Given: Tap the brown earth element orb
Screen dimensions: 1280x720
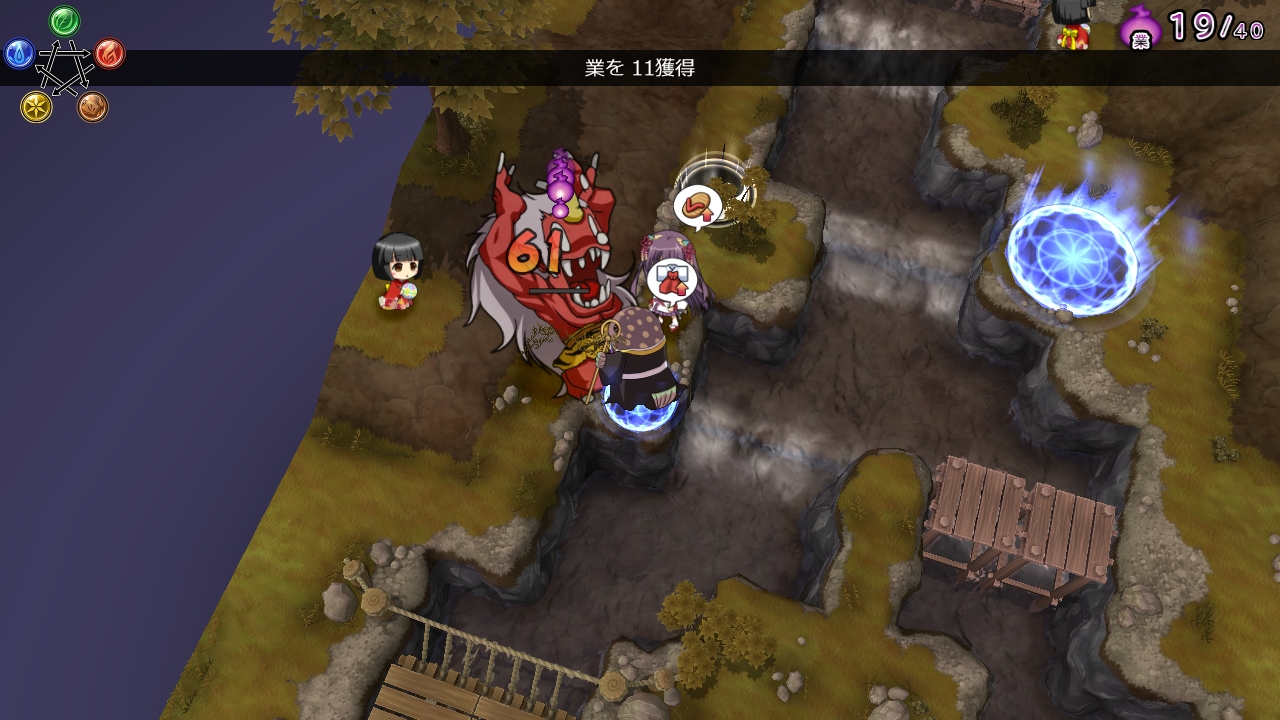Looking at the screenshot, I should tap(93, 107).
